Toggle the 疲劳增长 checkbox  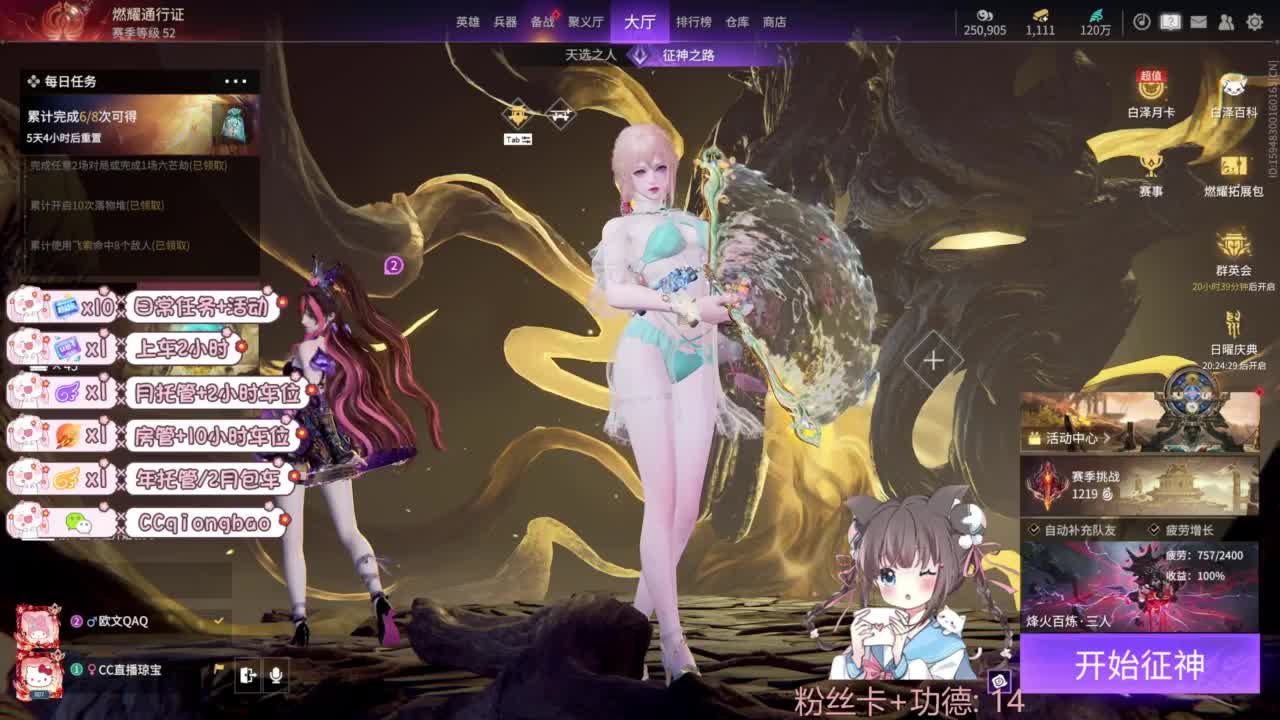(x=1155, y=529)
